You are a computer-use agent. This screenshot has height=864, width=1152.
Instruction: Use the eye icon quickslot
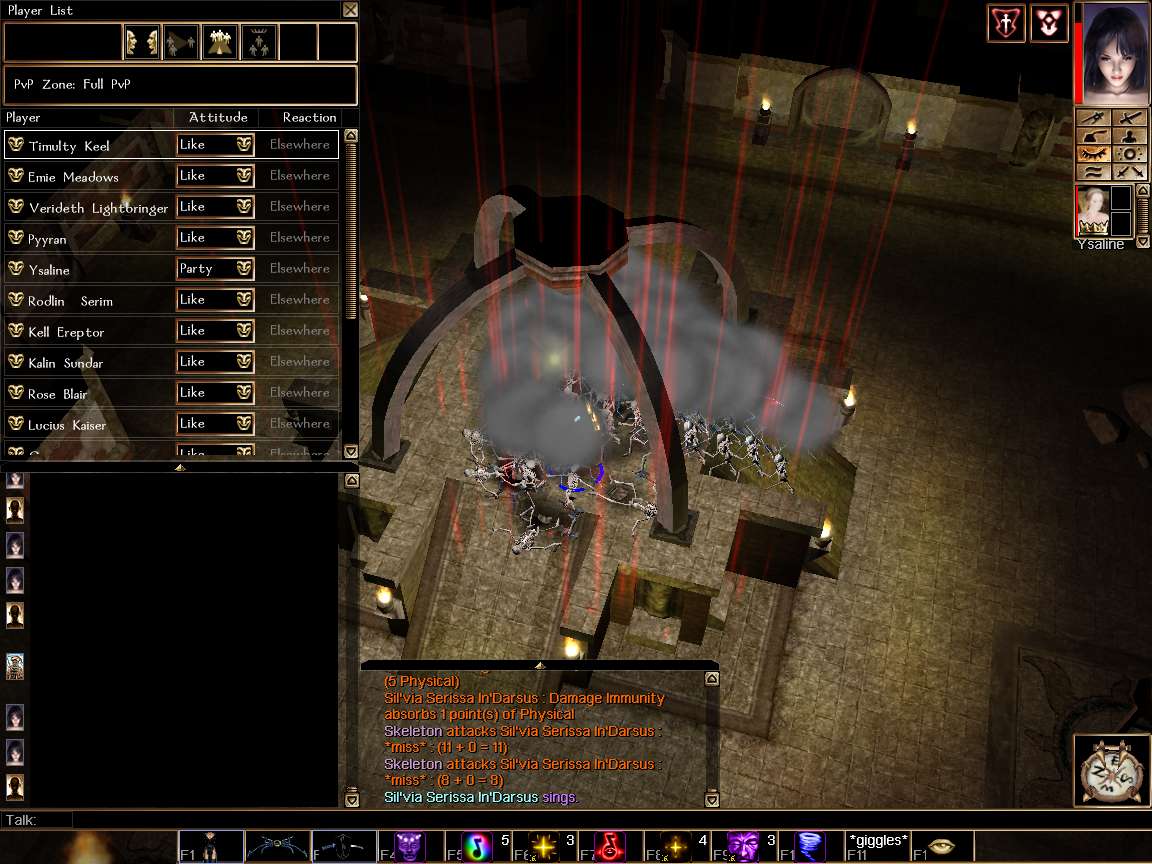[941, 847]
